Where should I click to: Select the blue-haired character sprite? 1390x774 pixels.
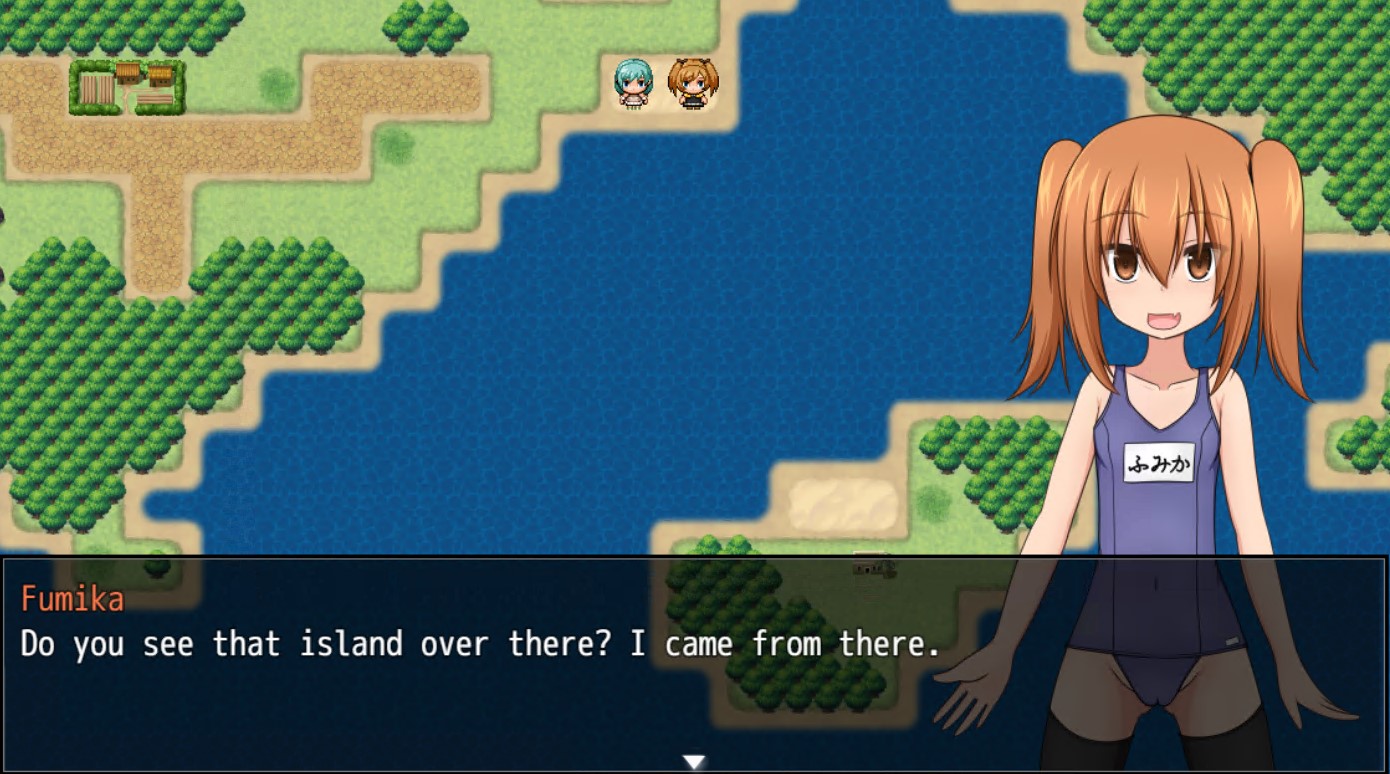(x=634, y=82)
